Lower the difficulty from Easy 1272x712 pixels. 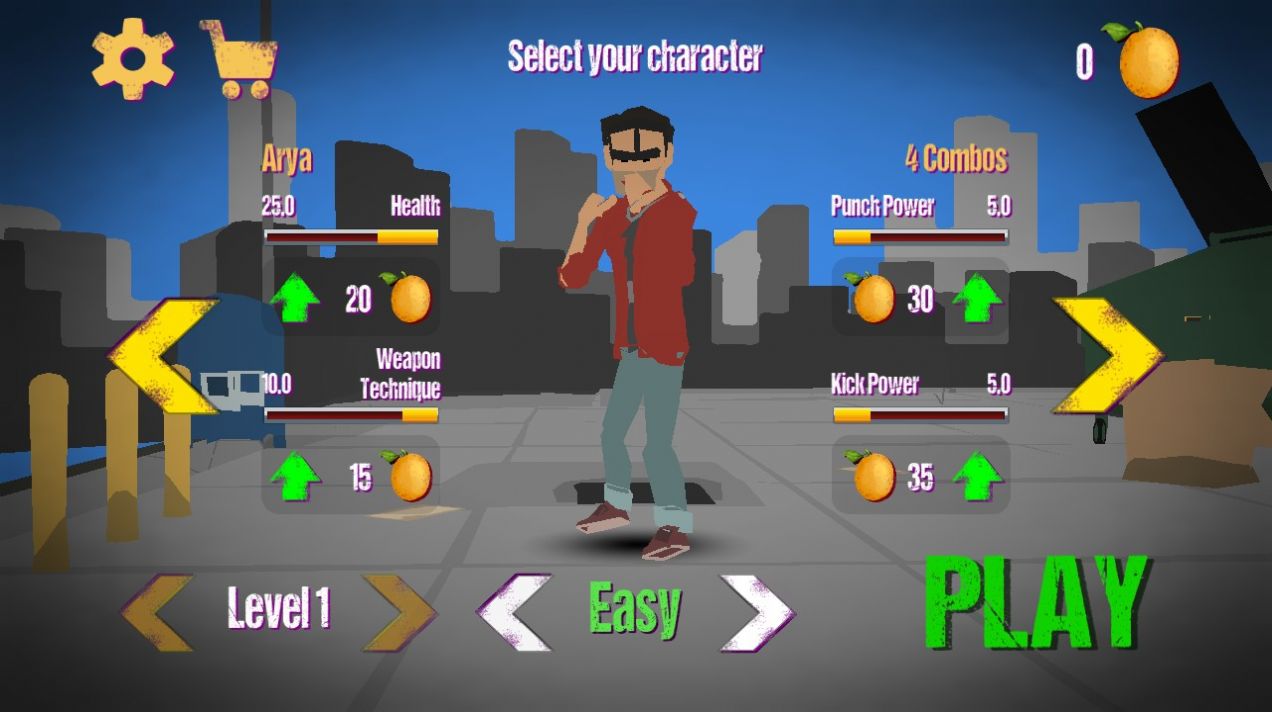(514, 612)
